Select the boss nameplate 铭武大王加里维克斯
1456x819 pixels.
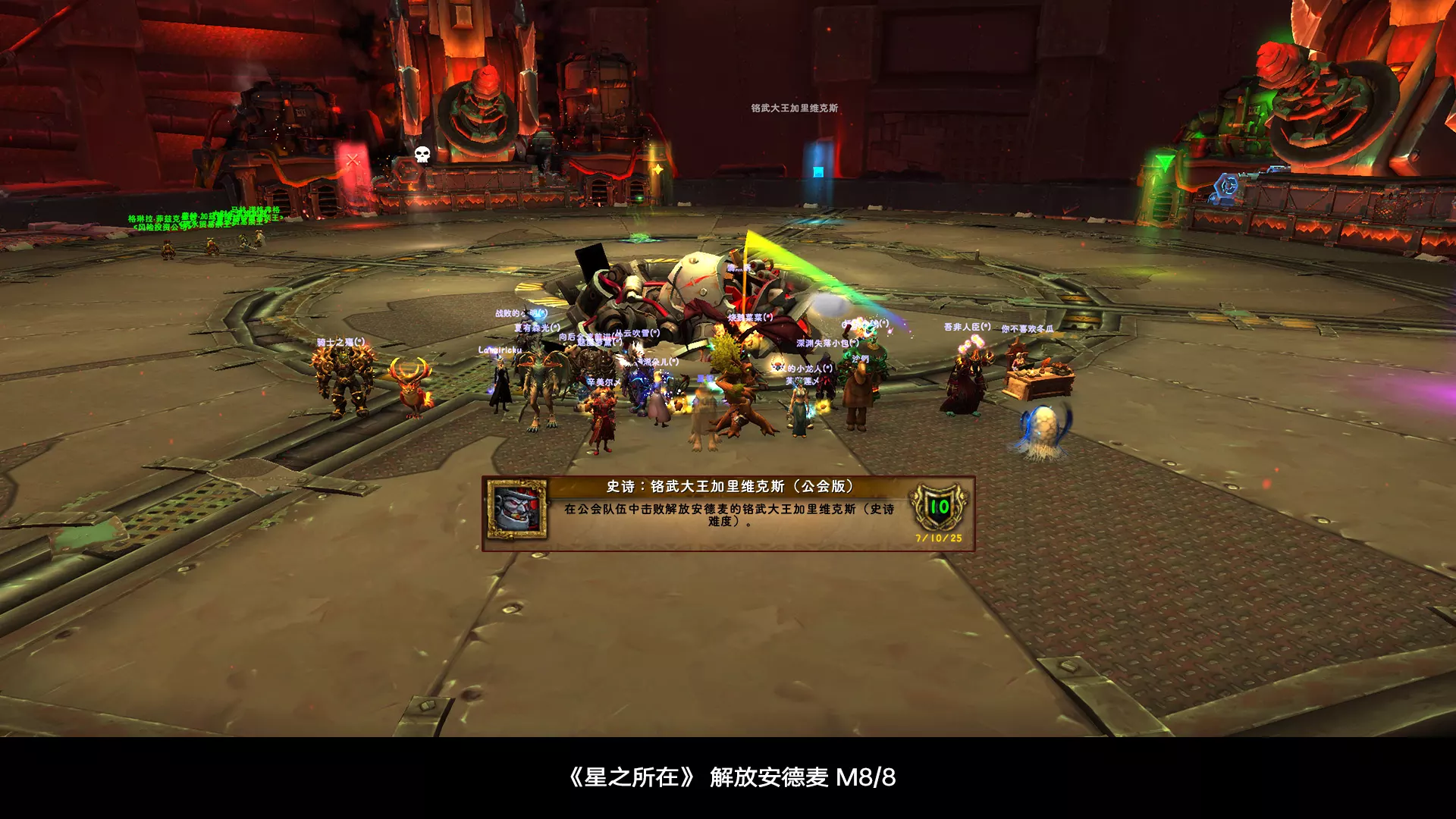794,107
